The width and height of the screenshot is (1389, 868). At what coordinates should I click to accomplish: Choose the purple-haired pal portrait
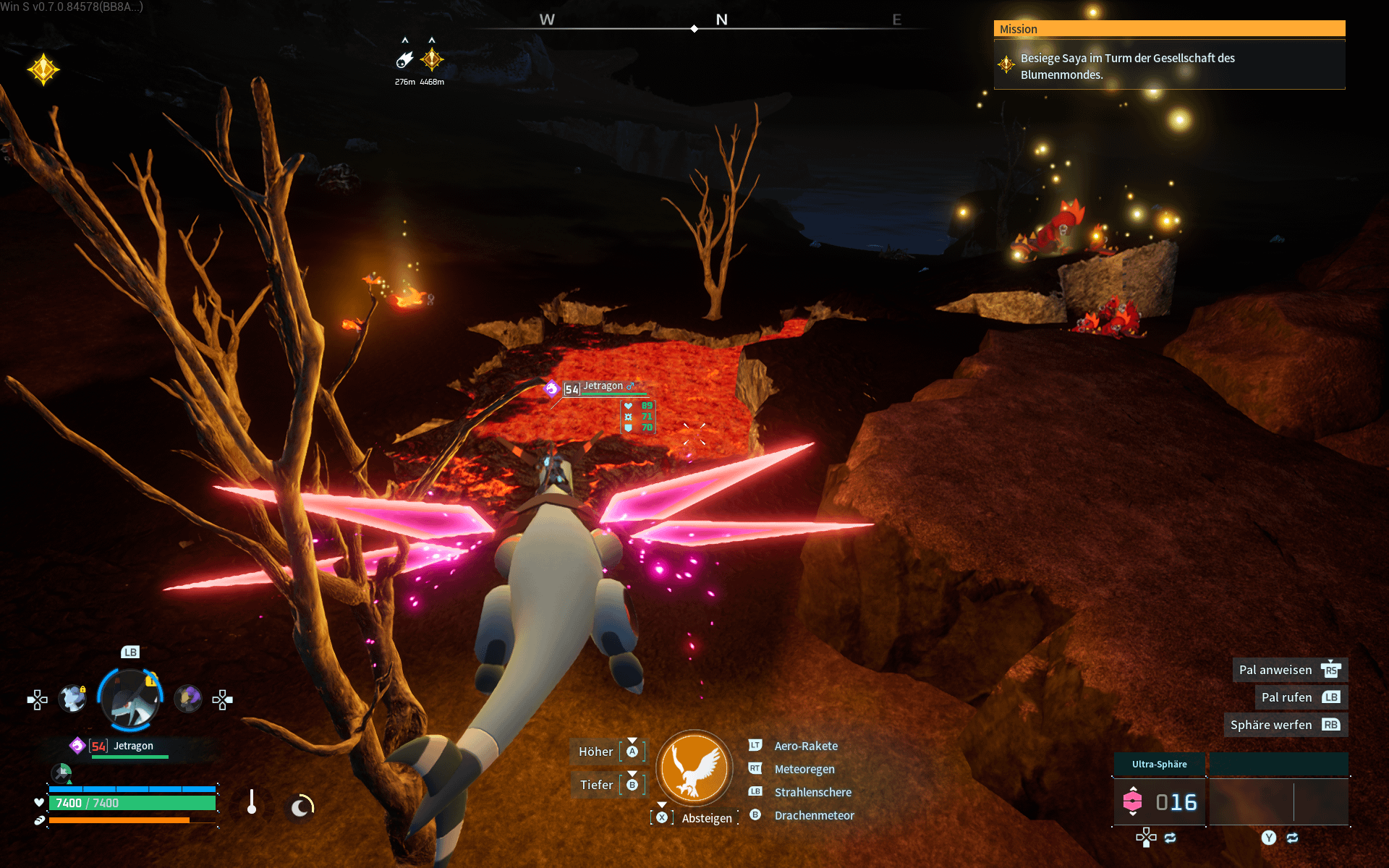(x=188, y=699)
